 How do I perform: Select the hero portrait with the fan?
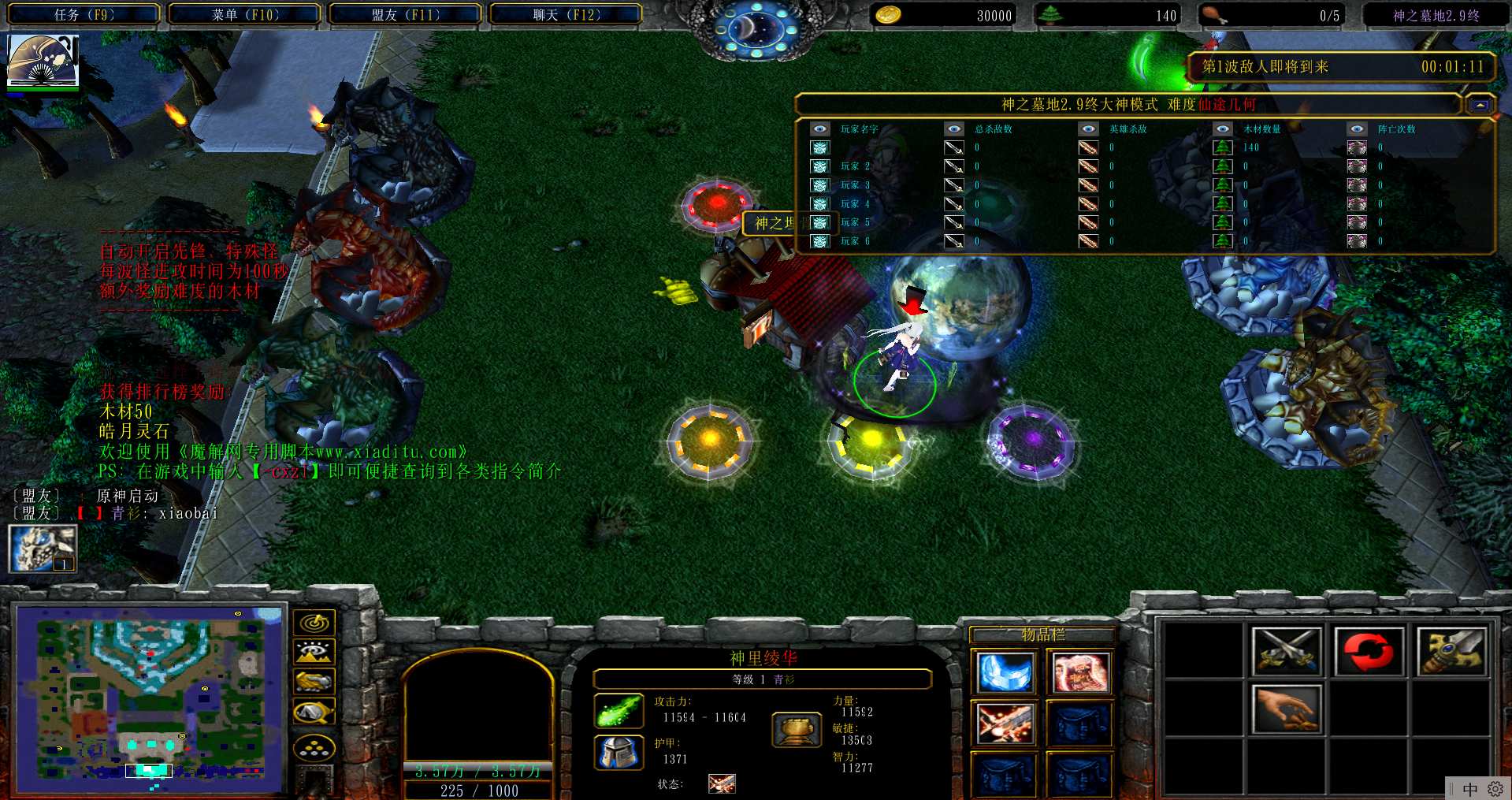(x=43, y=61)
